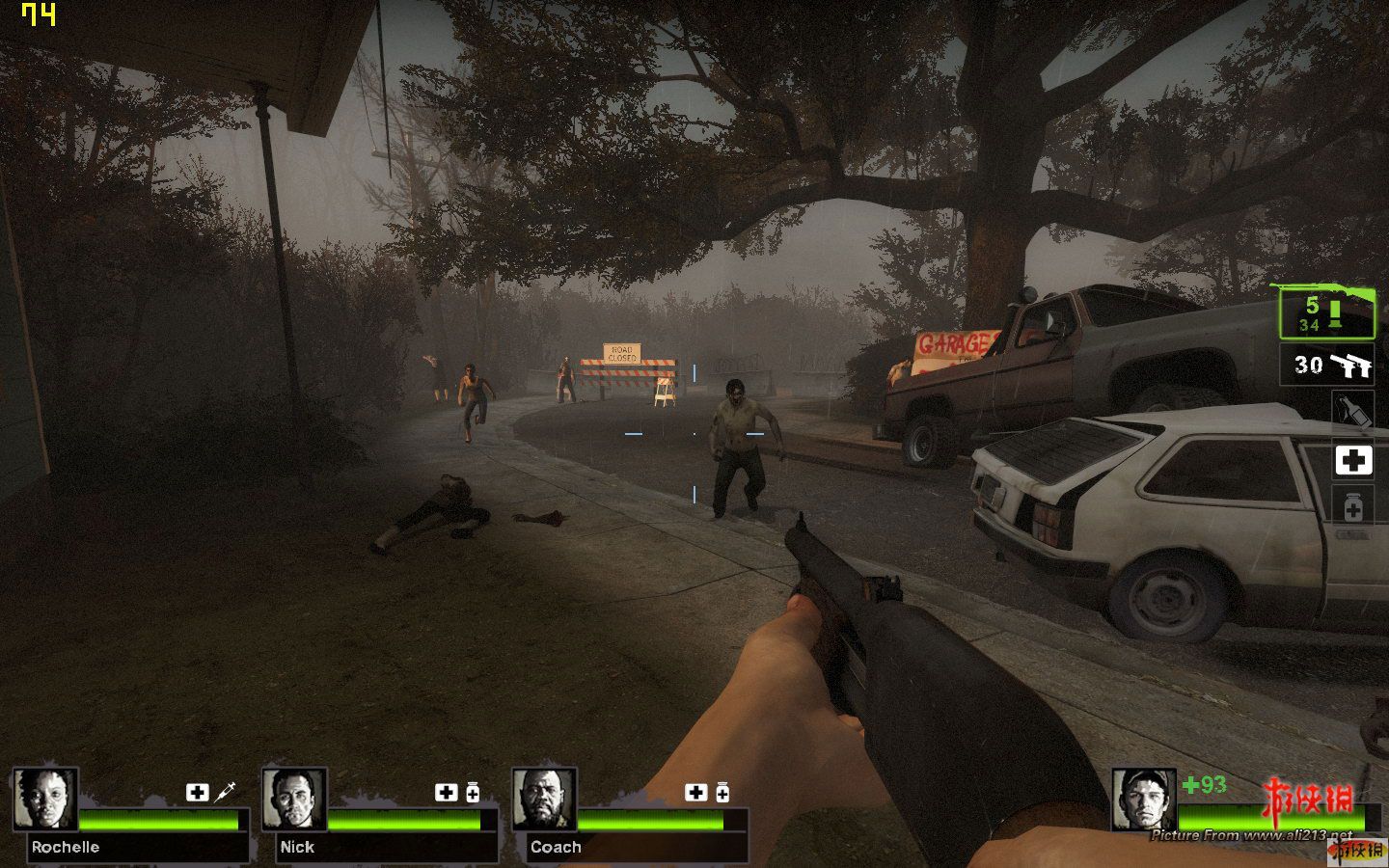Select the pain pills slot

pyautogui.click(x=1352, y=505)
